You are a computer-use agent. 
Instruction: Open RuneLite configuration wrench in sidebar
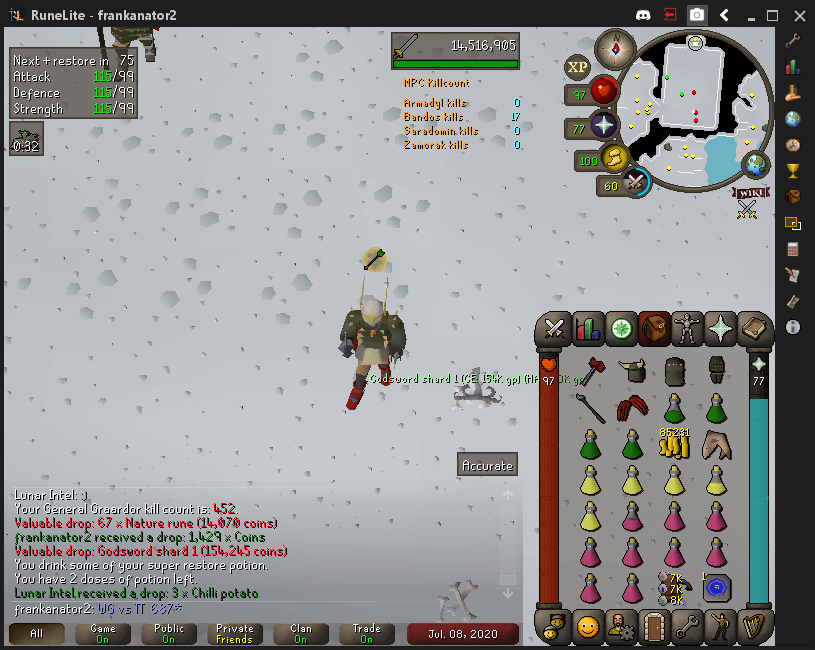[794, 41]
